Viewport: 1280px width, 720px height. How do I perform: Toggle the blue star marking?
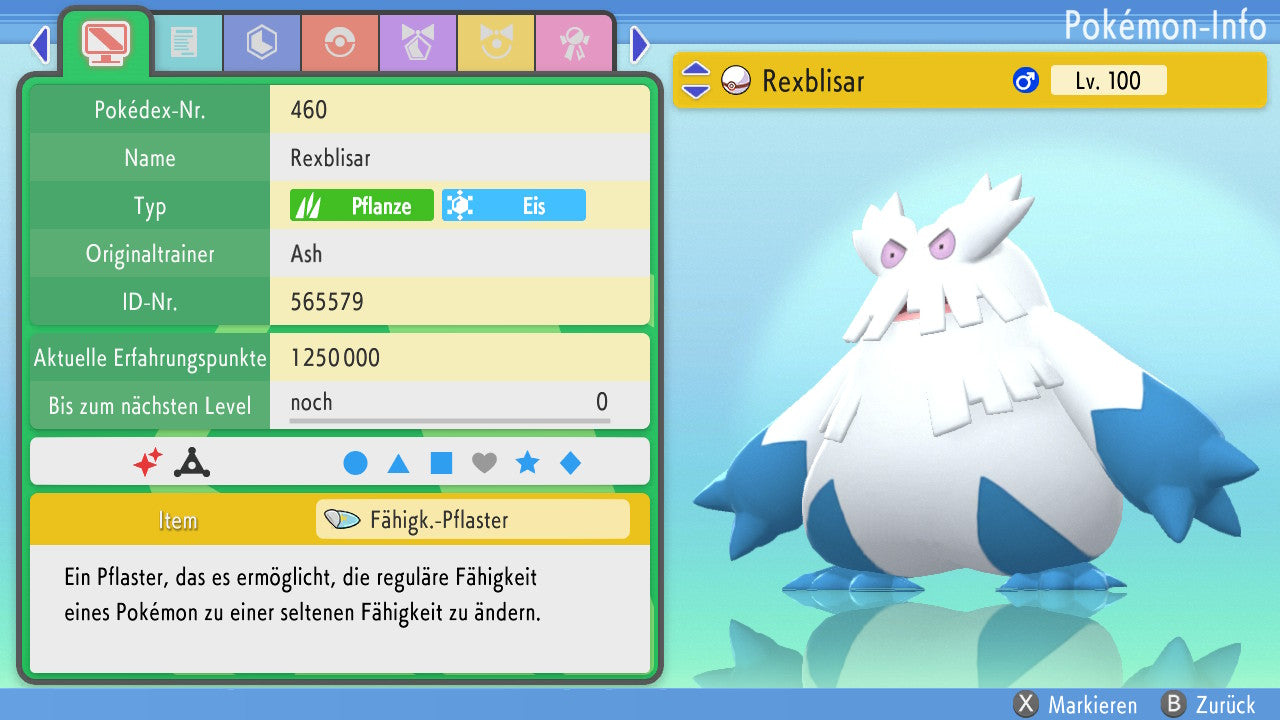tap(527, 463)
